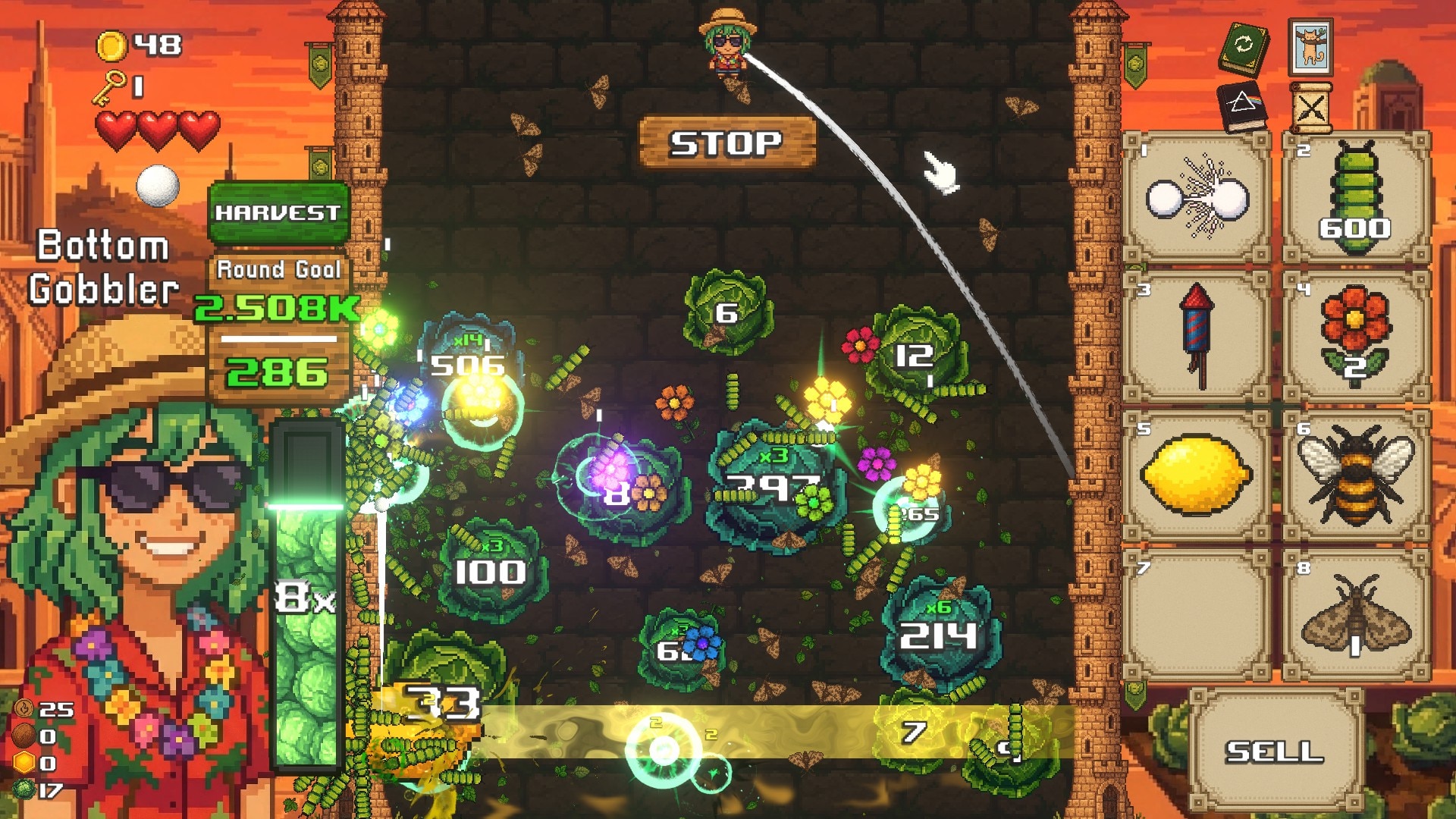Select the red flower item slot
This screenshot has height=819, width=1456.
click(1356, 337)
